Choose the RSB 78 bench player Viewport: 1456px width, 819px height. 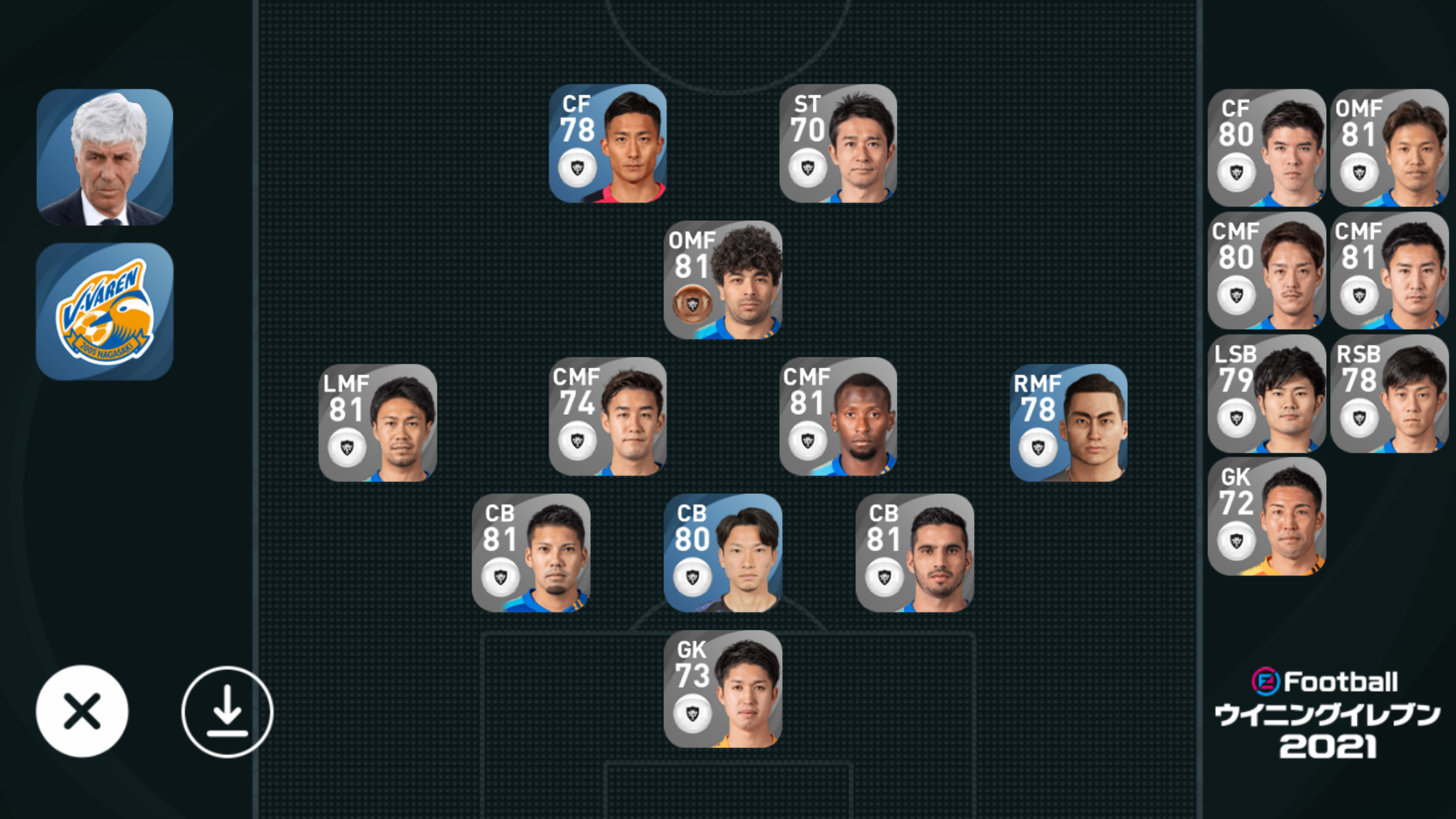(x=1389, y=393)
